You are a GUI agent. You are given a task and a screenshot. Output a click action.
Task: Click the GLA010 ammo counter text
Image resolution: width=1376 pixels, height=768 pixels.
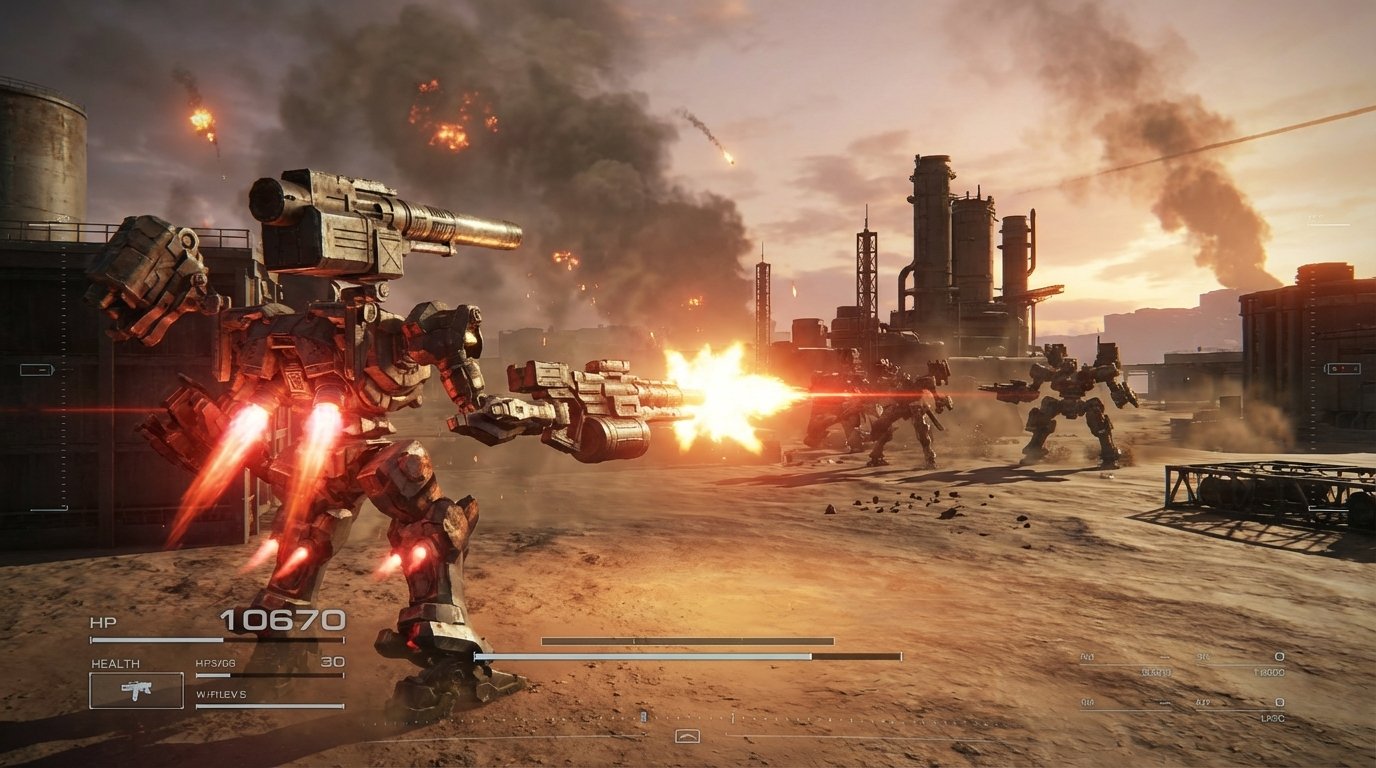pyautogui.click(x=1156, y=672)
